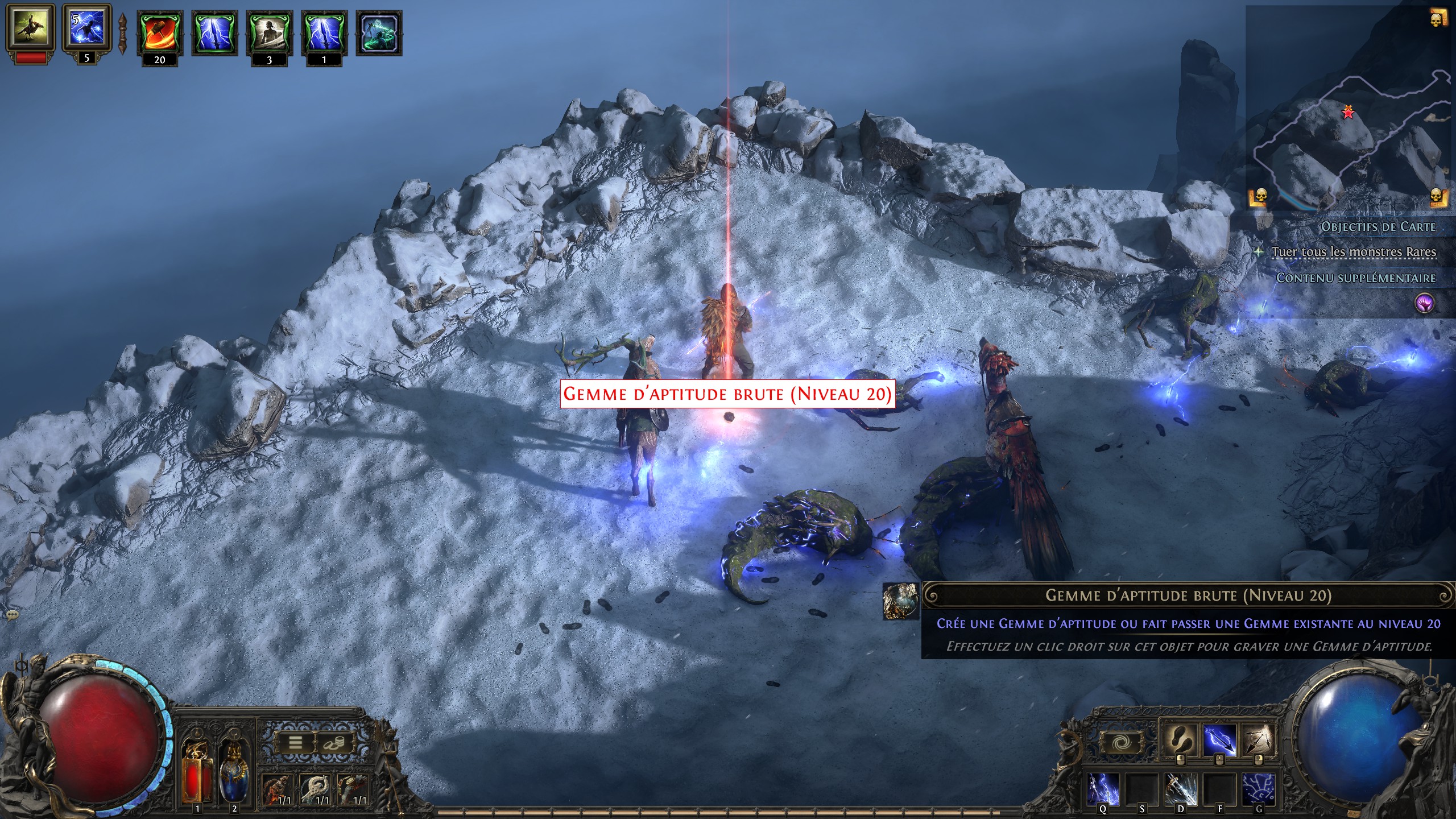Pick up the Gemme d'aptitude brute item label

tap(727, 394)
